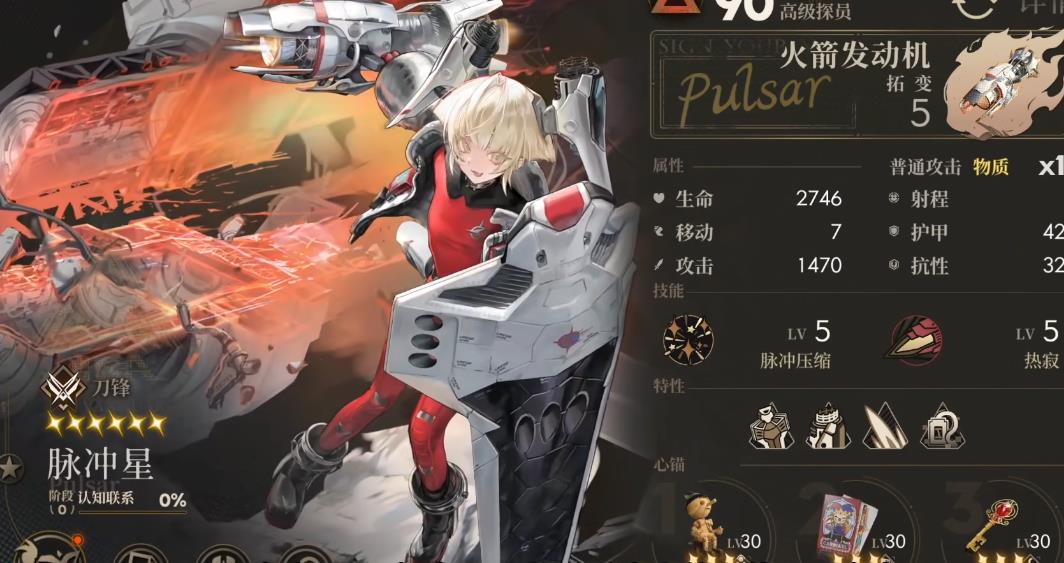The width and height of the screenshot is (1064, 563).
Task: View the tower trait icon
Action: (x=828, y=426)
